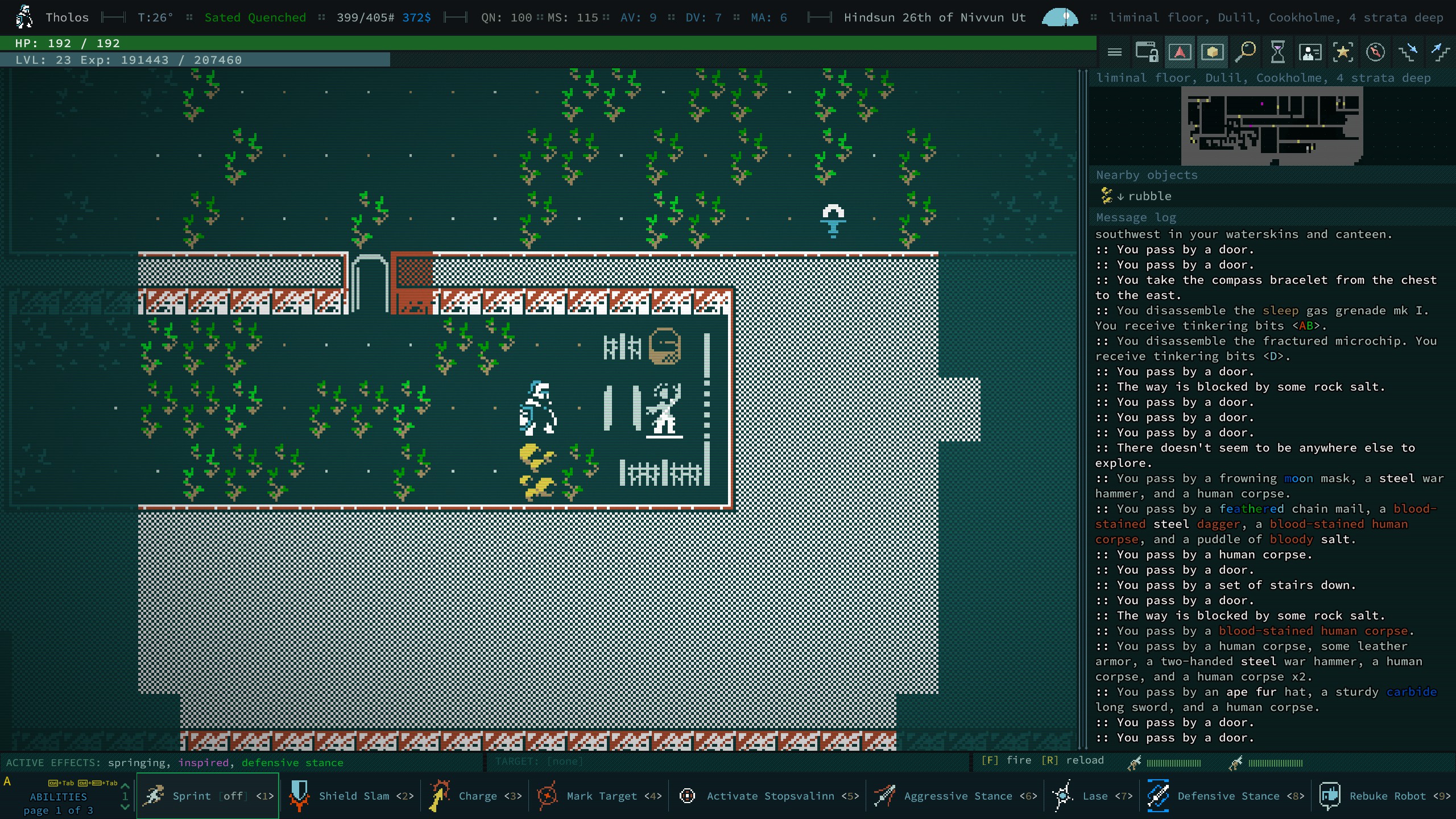The image size is (1456, 819).
Task: Click the quest star icon
Action: click(x=1343, y=52)
